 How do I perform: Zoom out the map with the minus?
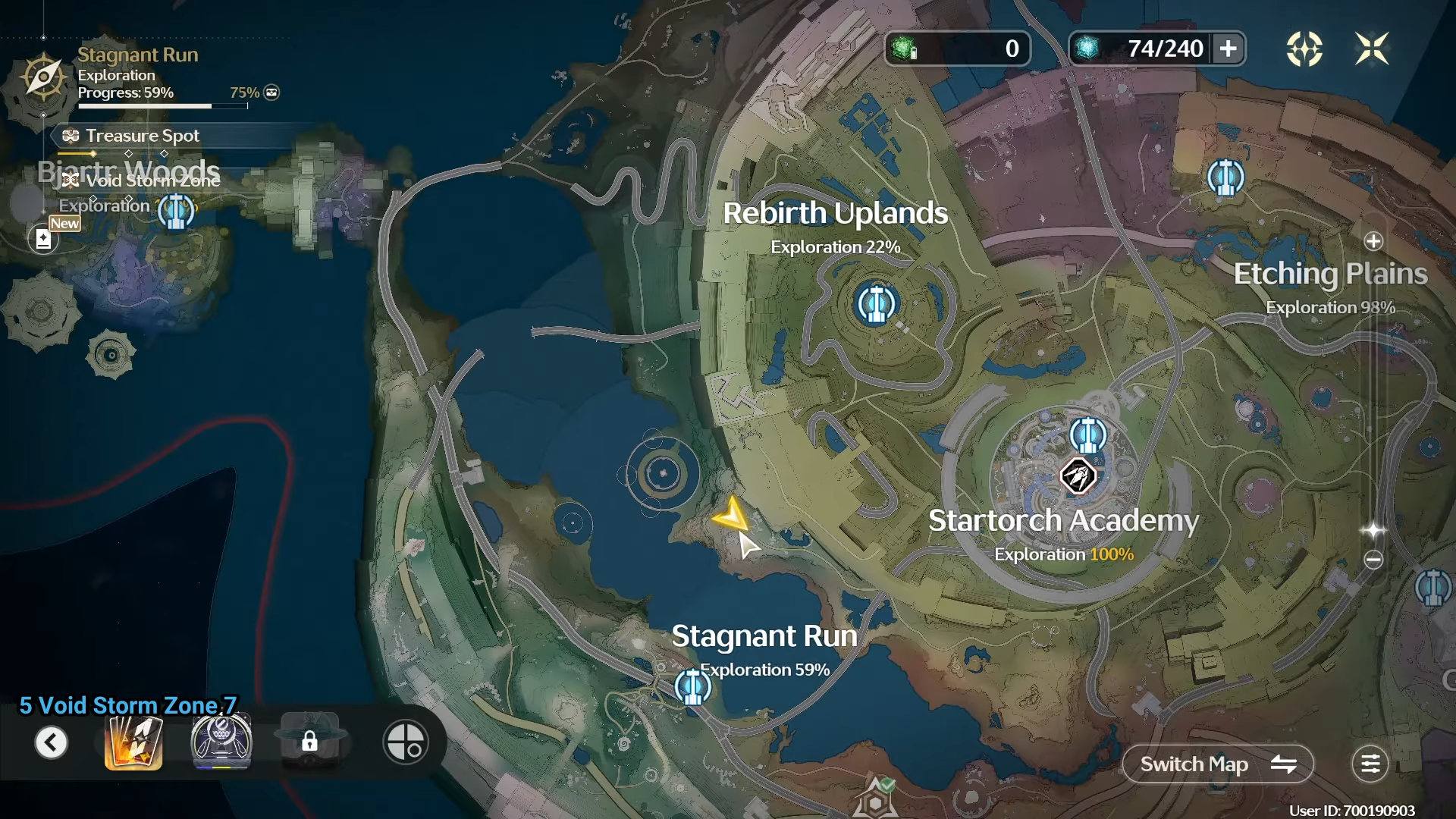click(1373, 560)
